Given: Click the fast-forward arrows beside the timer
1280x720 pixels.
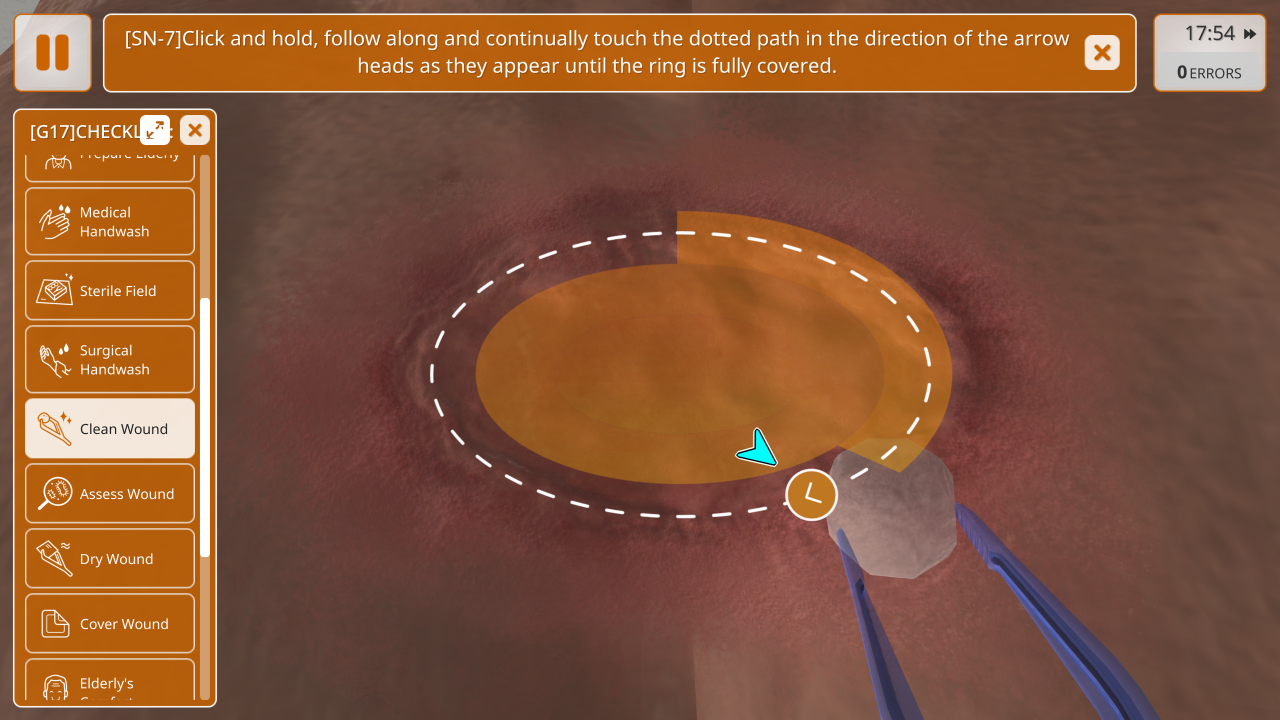Looking at the screenshot, I should click(1250, 34).
